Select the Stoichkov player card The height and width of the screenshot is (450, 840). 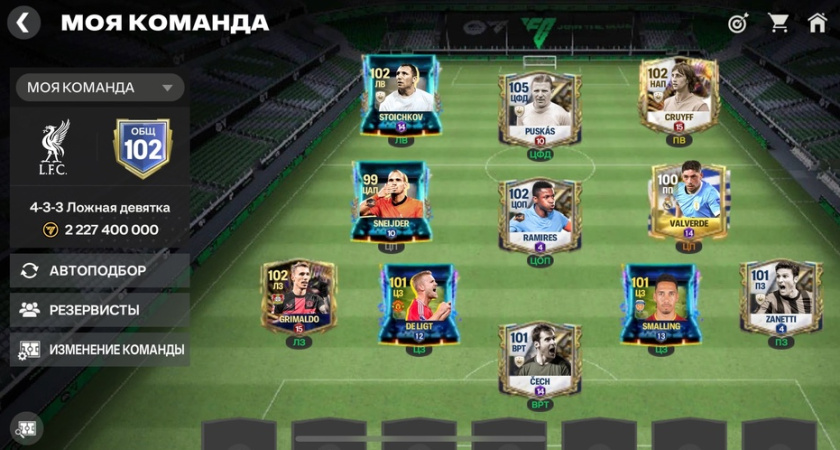tap(400, 96)
